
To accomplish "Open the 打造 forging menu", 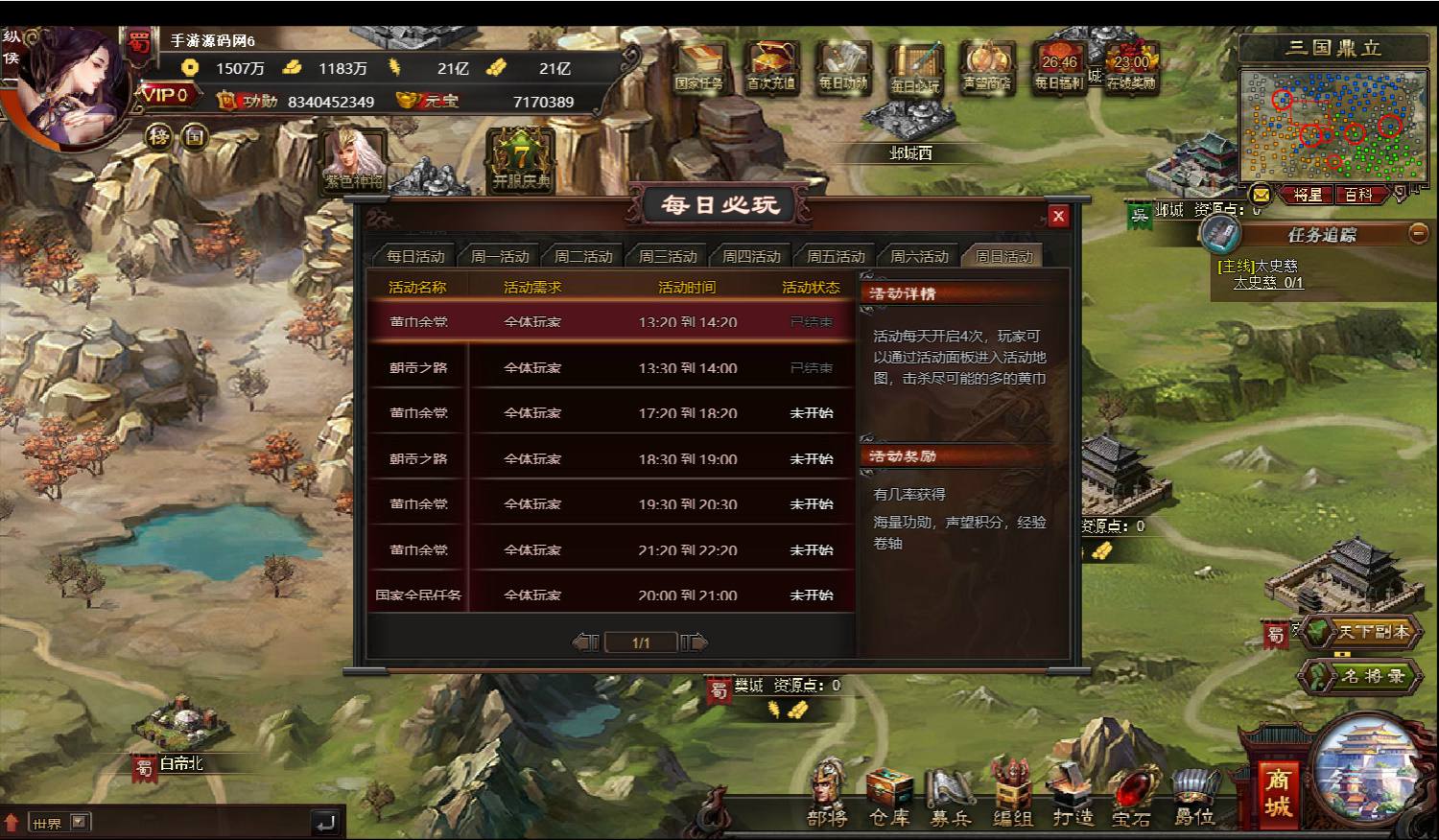I will [1073, 794].
